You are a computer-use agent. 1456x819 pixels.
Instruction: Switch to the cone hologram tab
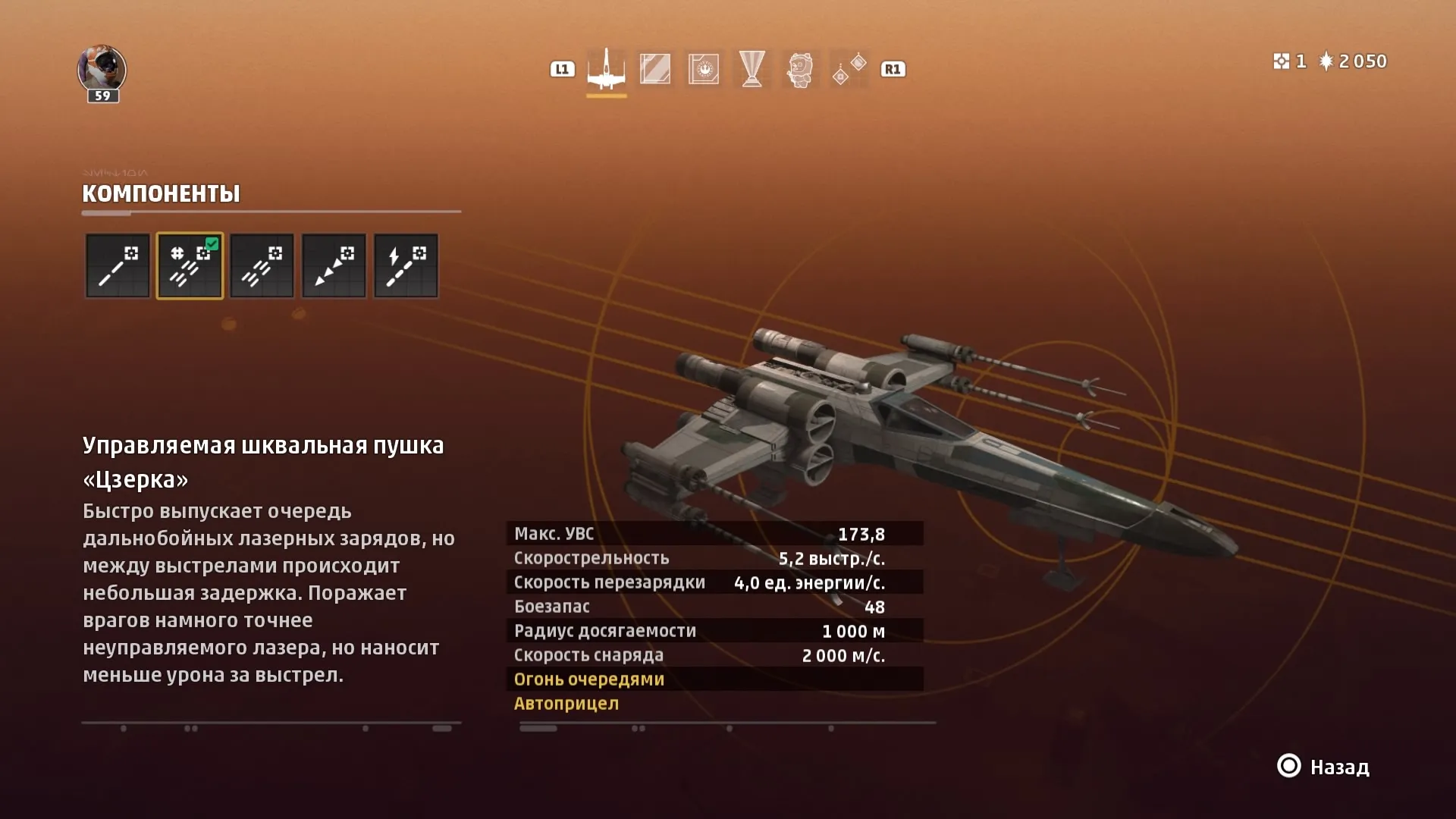[752, 69]
